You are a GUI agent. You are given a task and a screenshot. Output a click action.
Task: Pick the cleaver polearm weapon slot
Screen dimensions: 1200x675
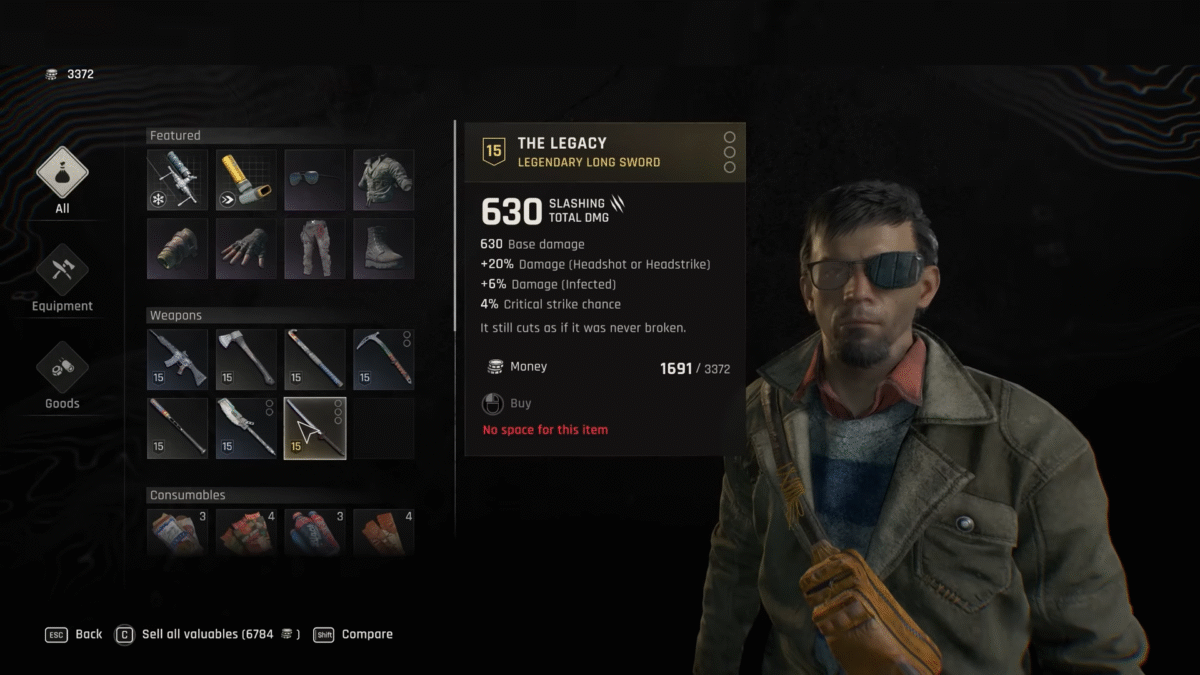246,428
